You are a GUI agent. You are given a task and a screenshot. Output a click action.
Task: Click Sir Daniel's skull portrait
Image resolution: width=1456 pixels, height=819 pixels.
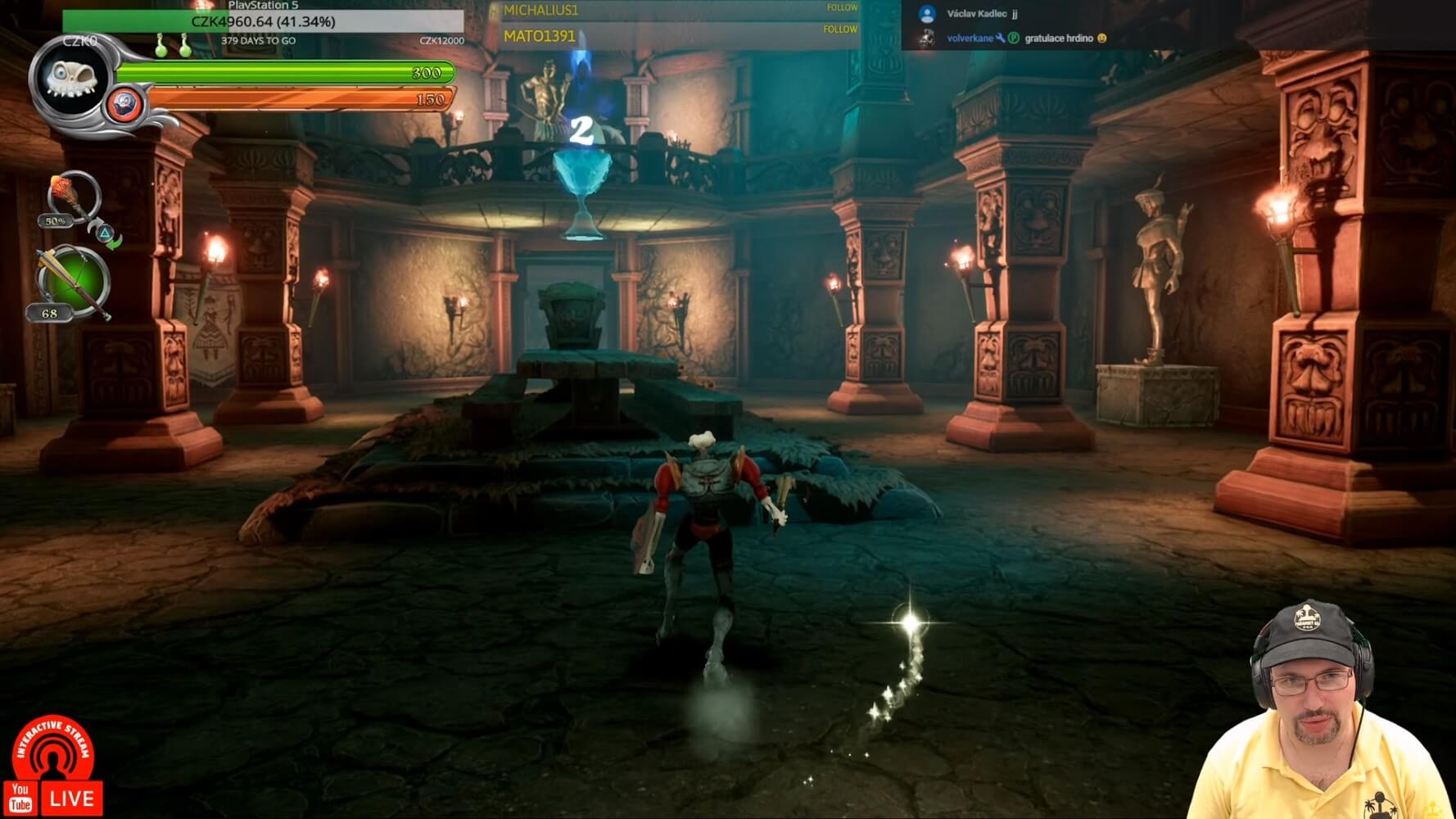pyautogui.click(x=70, y=79)
